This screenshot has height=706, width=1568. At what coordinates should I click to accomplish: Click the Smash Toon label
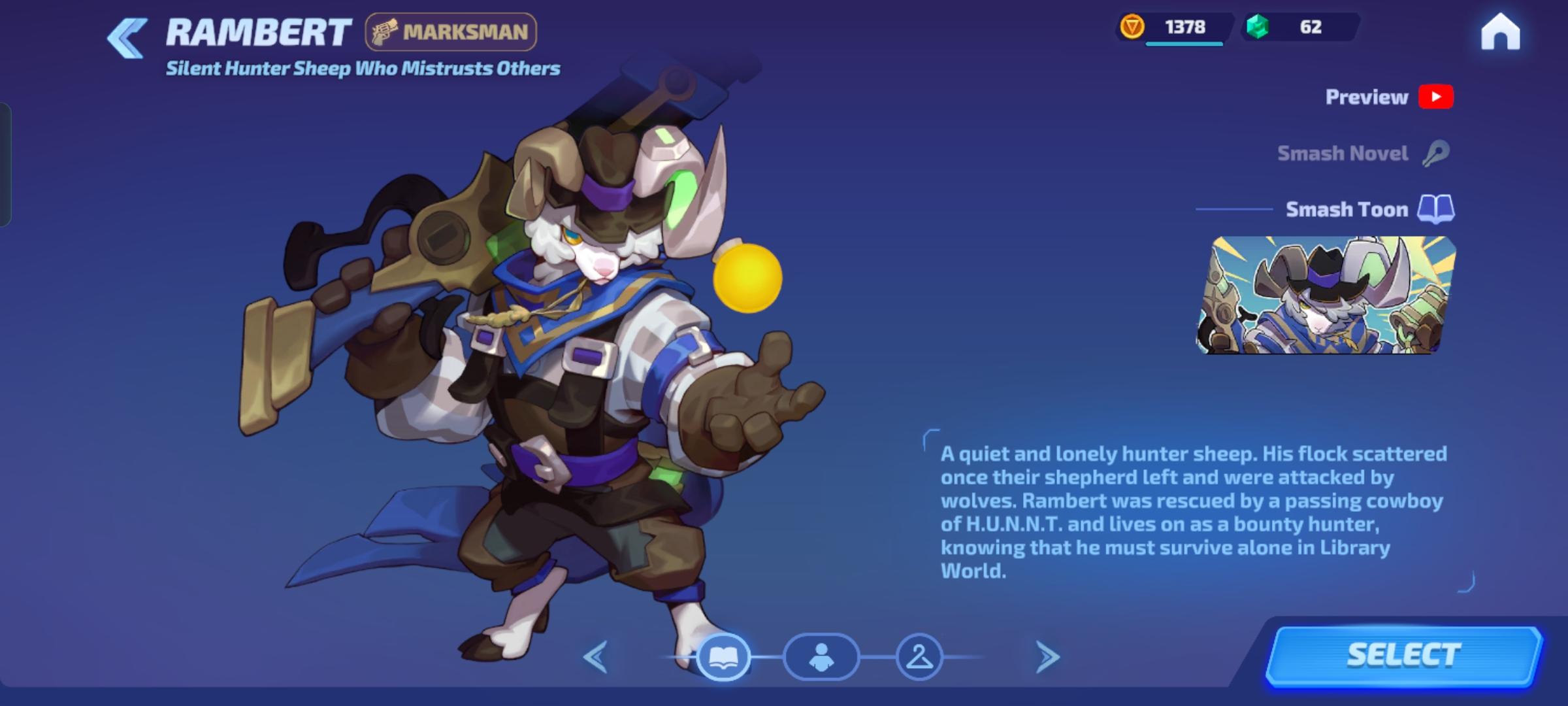coord(1347,209)
